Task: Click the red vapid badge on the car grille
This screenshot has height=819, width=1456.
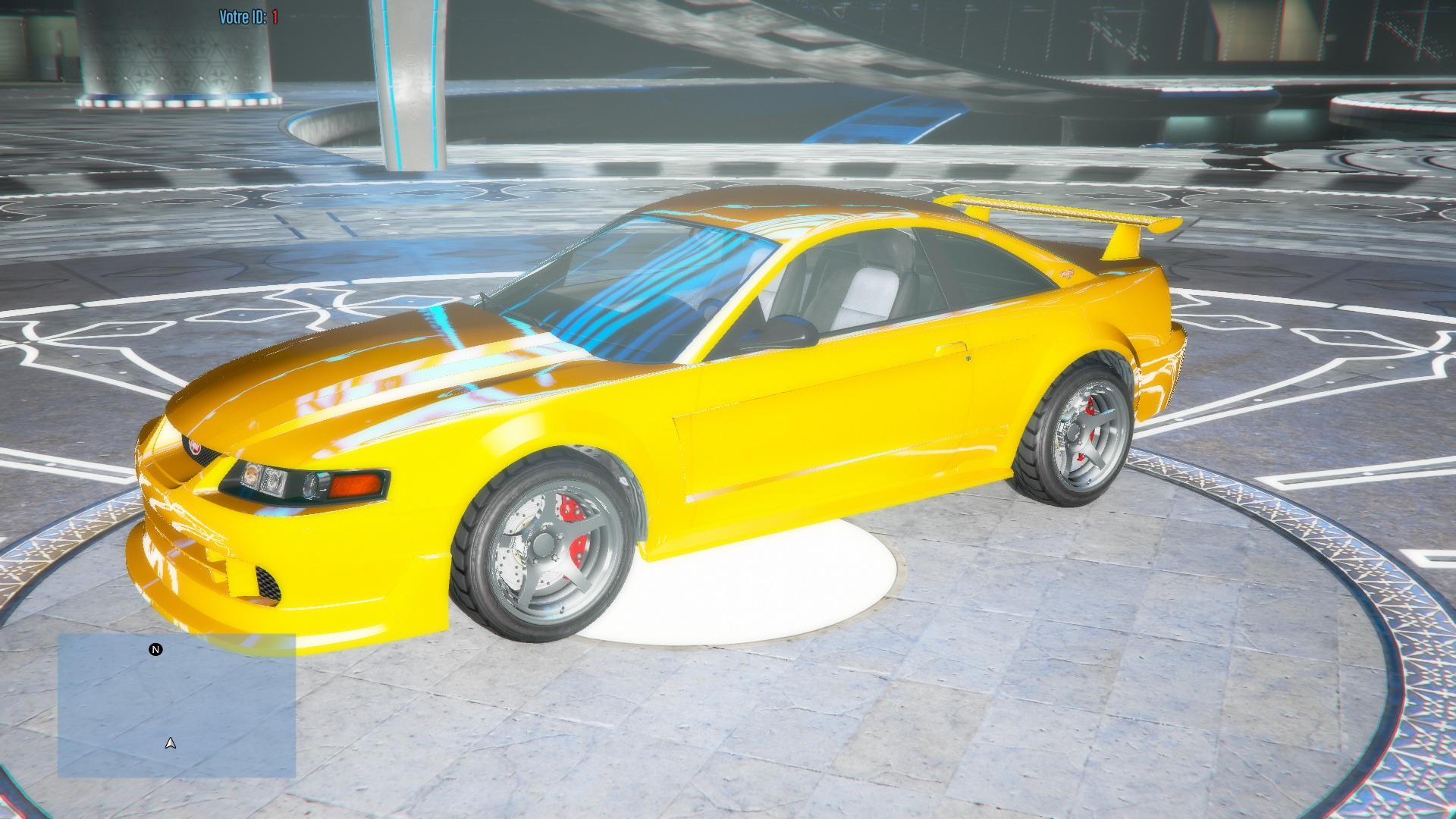Action: click(x=194, y=447)
